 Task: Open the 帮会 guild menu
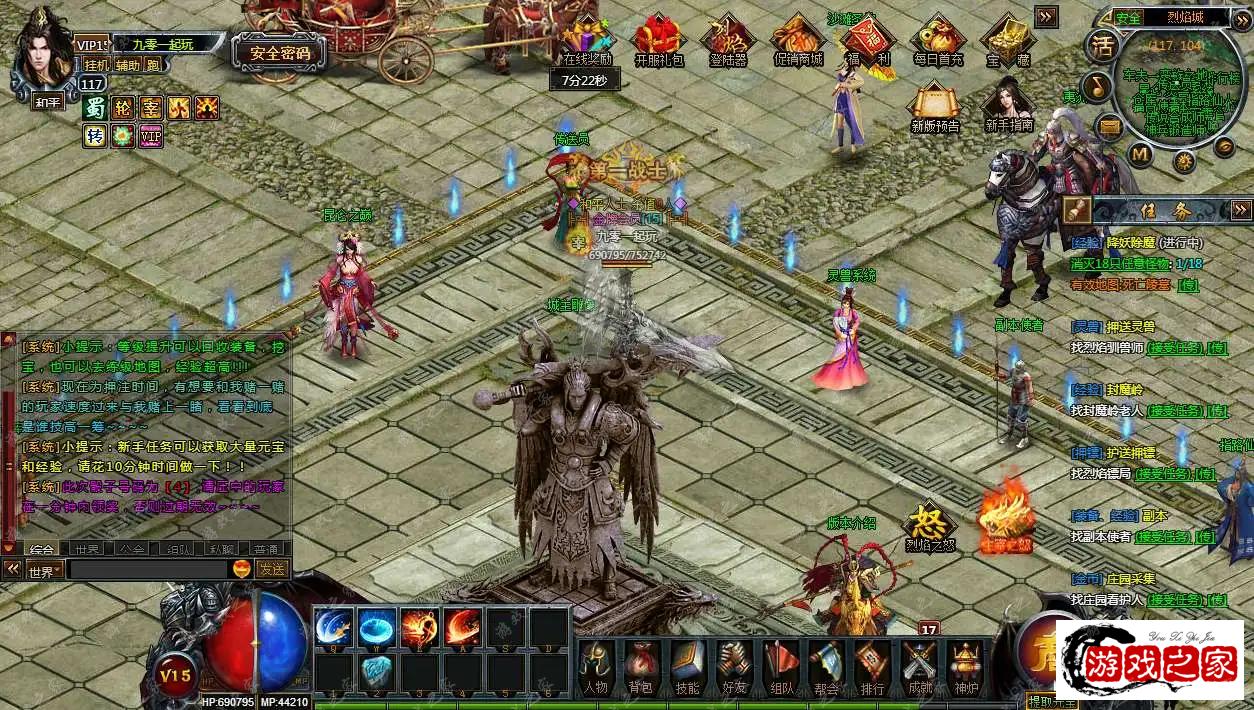tap(826, 667)
